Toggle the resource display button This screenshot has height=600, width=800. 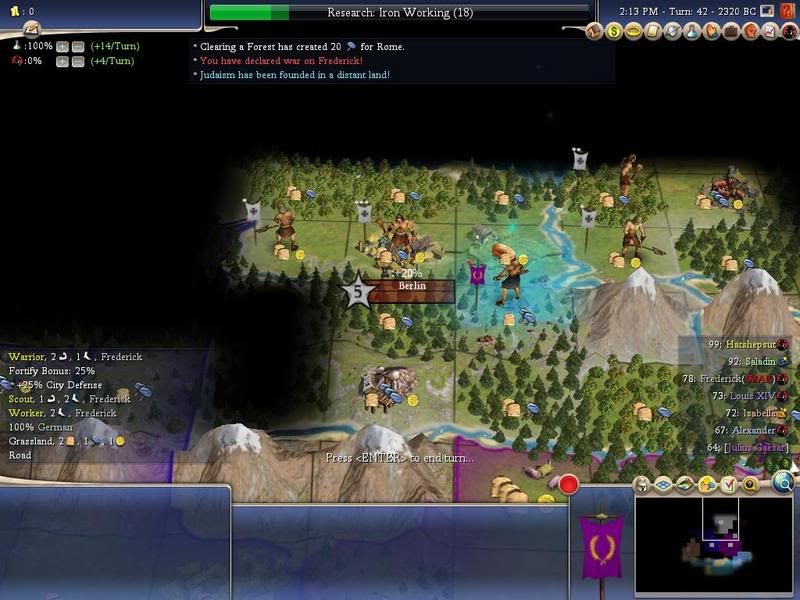coord(707,485)
